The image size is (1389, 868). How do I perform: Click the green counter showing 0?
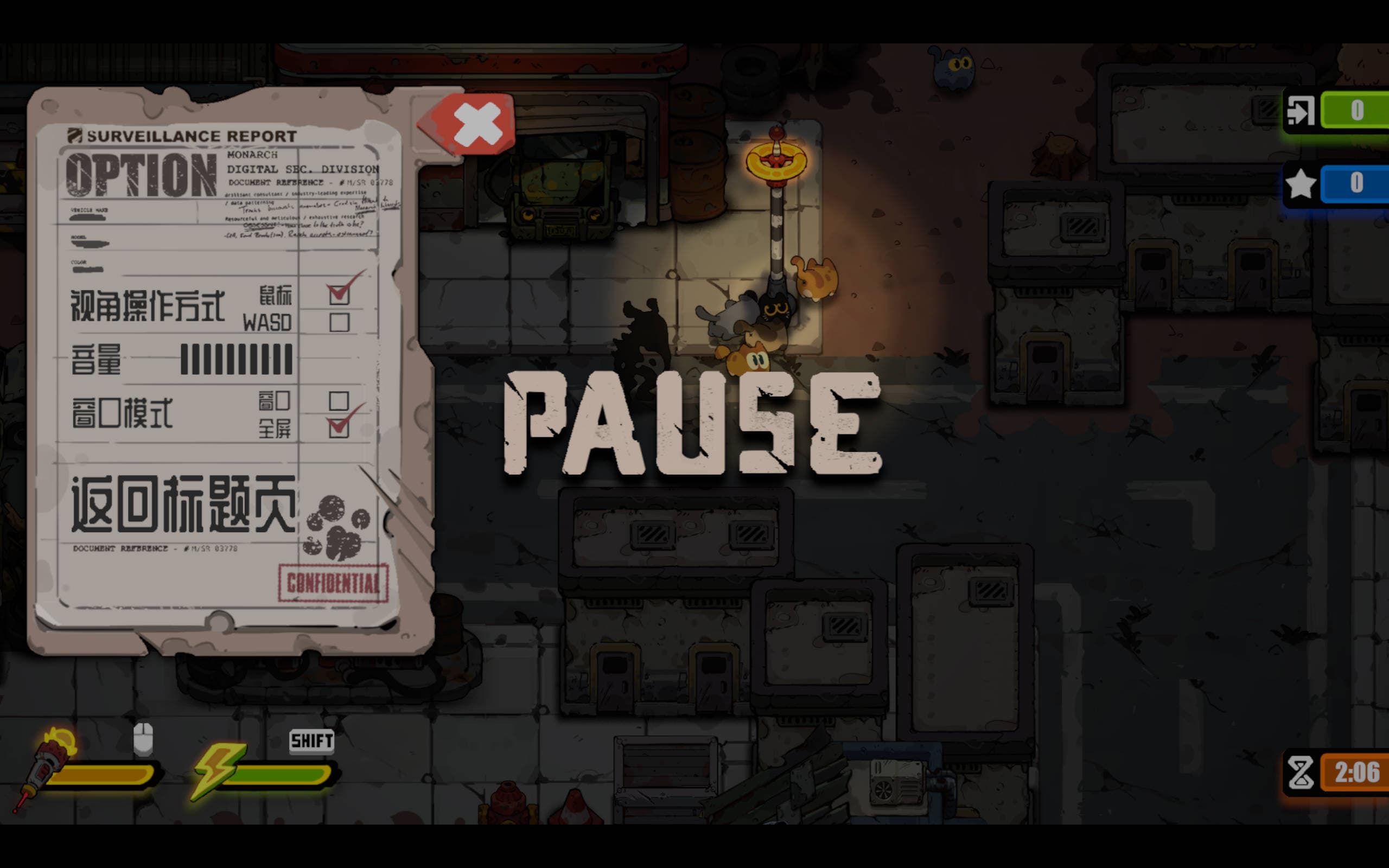pos(1357,111)
